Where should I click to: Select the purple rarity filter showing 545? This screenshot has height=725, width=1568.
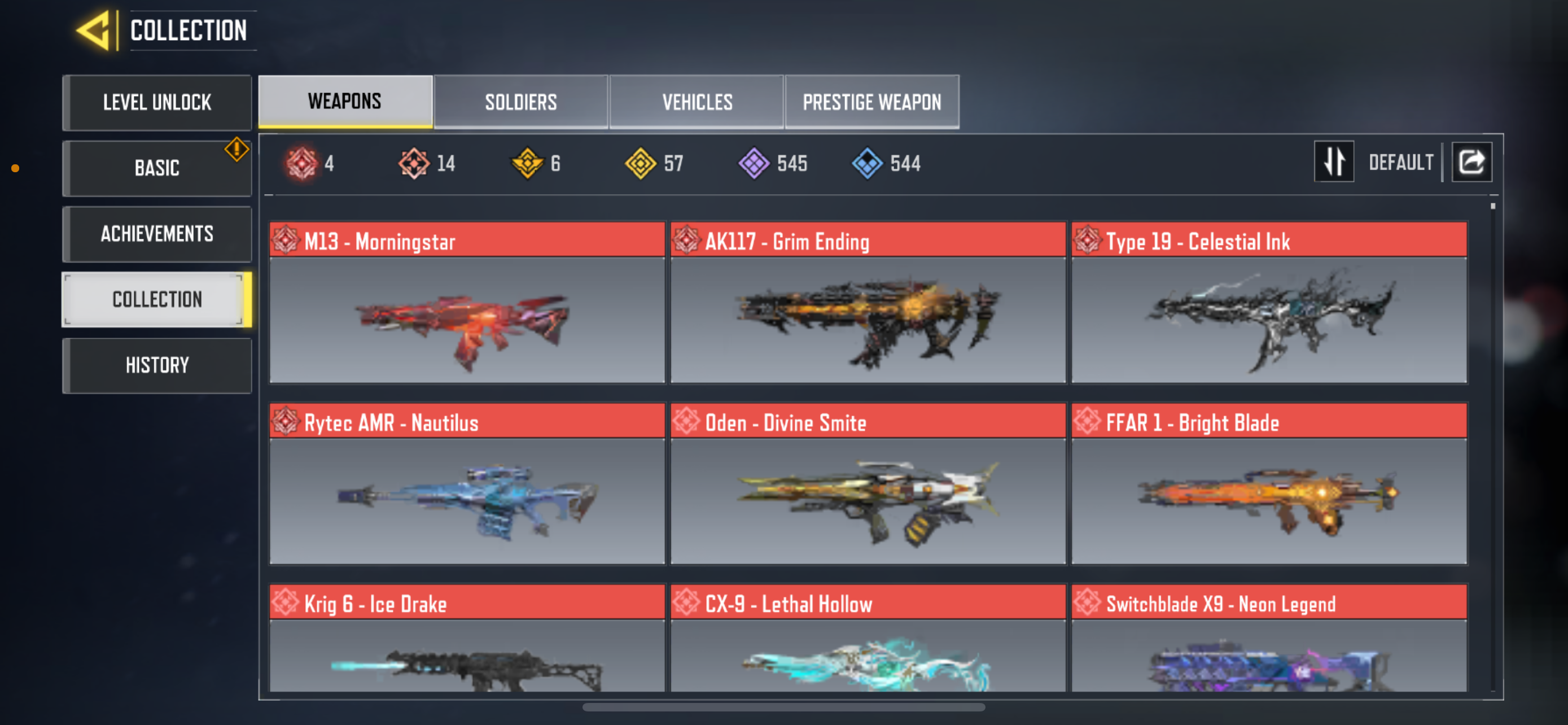click(x=754, y=163)
